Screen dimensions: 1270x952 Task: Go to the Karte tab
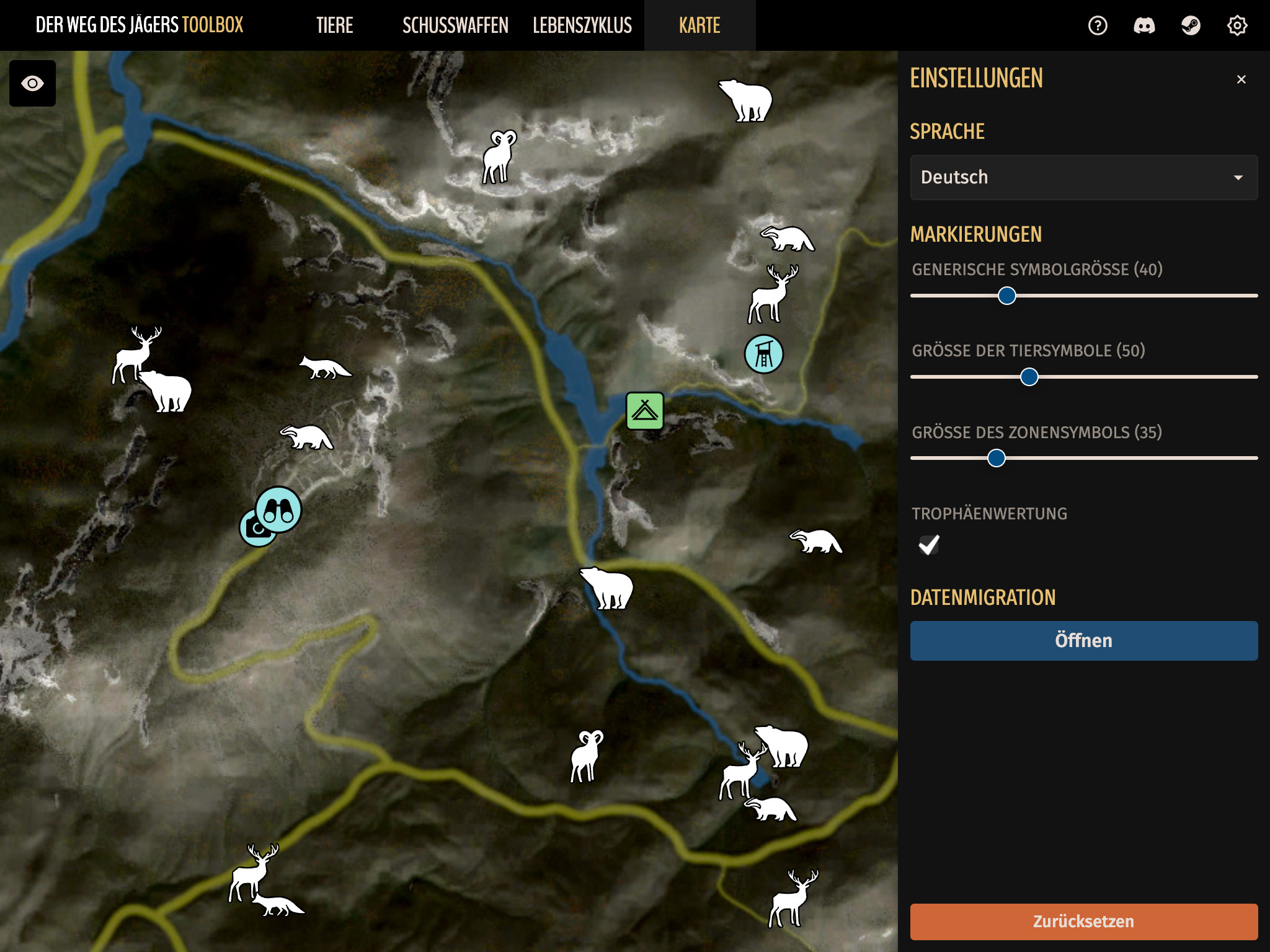click(x=699, y=25)
